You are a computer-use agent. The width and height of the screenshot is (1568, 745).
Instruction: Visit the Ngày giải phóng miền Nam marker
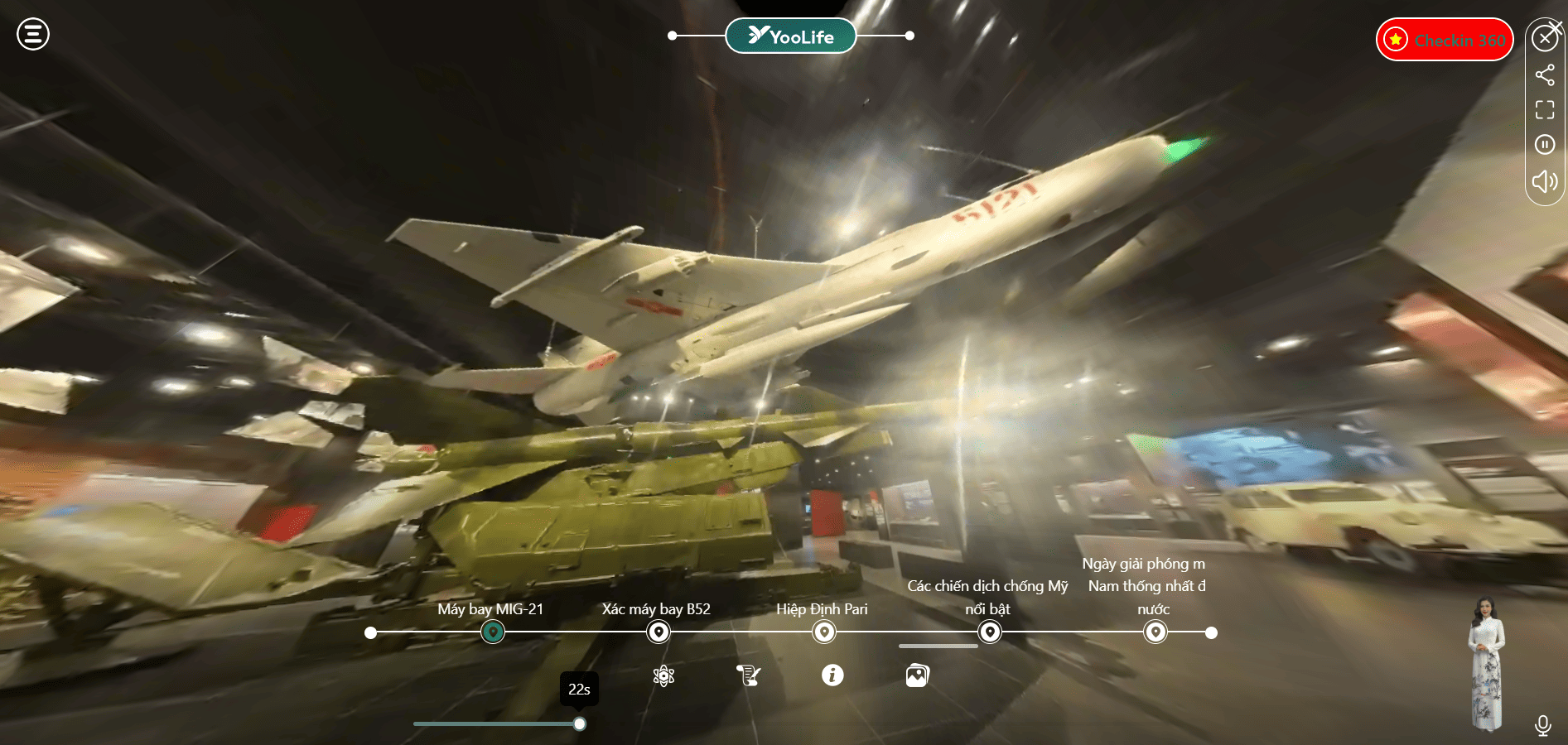[x=1155, y=632]
